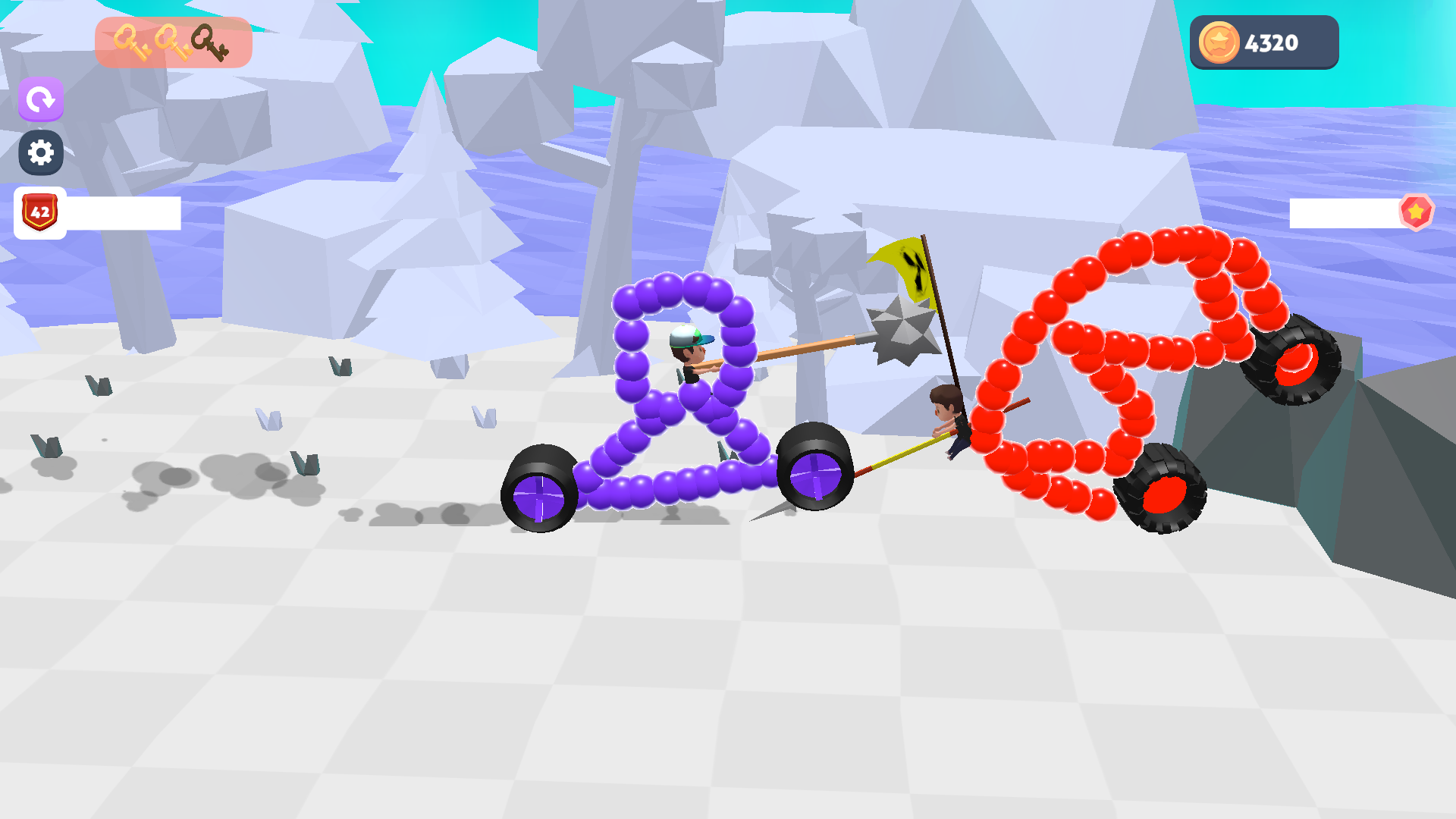Screen dimensions: 1456x819
Task: Tap the golden coin icon beside 4320
Action: 1220,43
